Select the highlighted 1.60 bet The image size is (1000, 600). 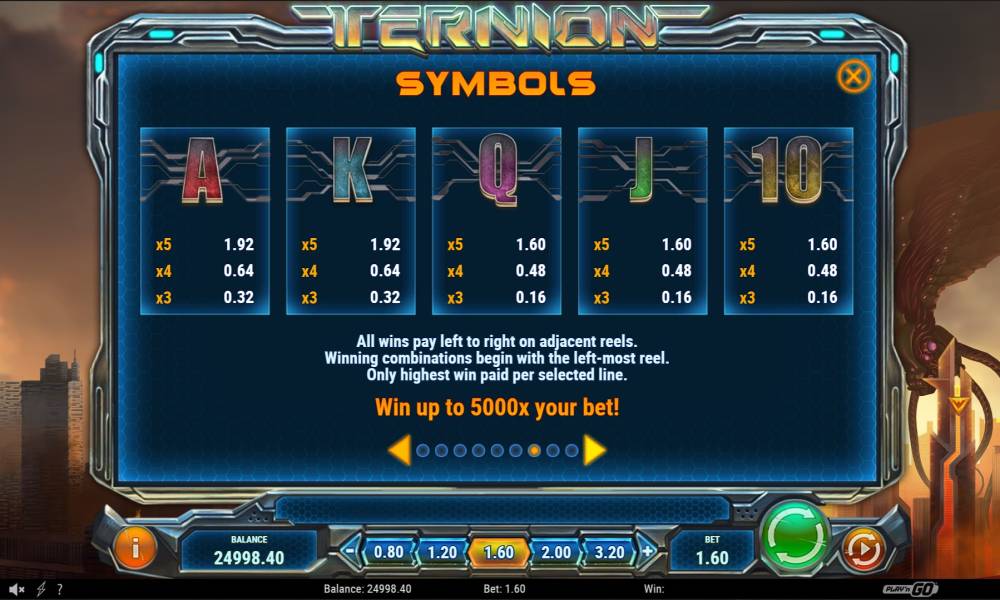pyautogui.click(x=497, y=552)
